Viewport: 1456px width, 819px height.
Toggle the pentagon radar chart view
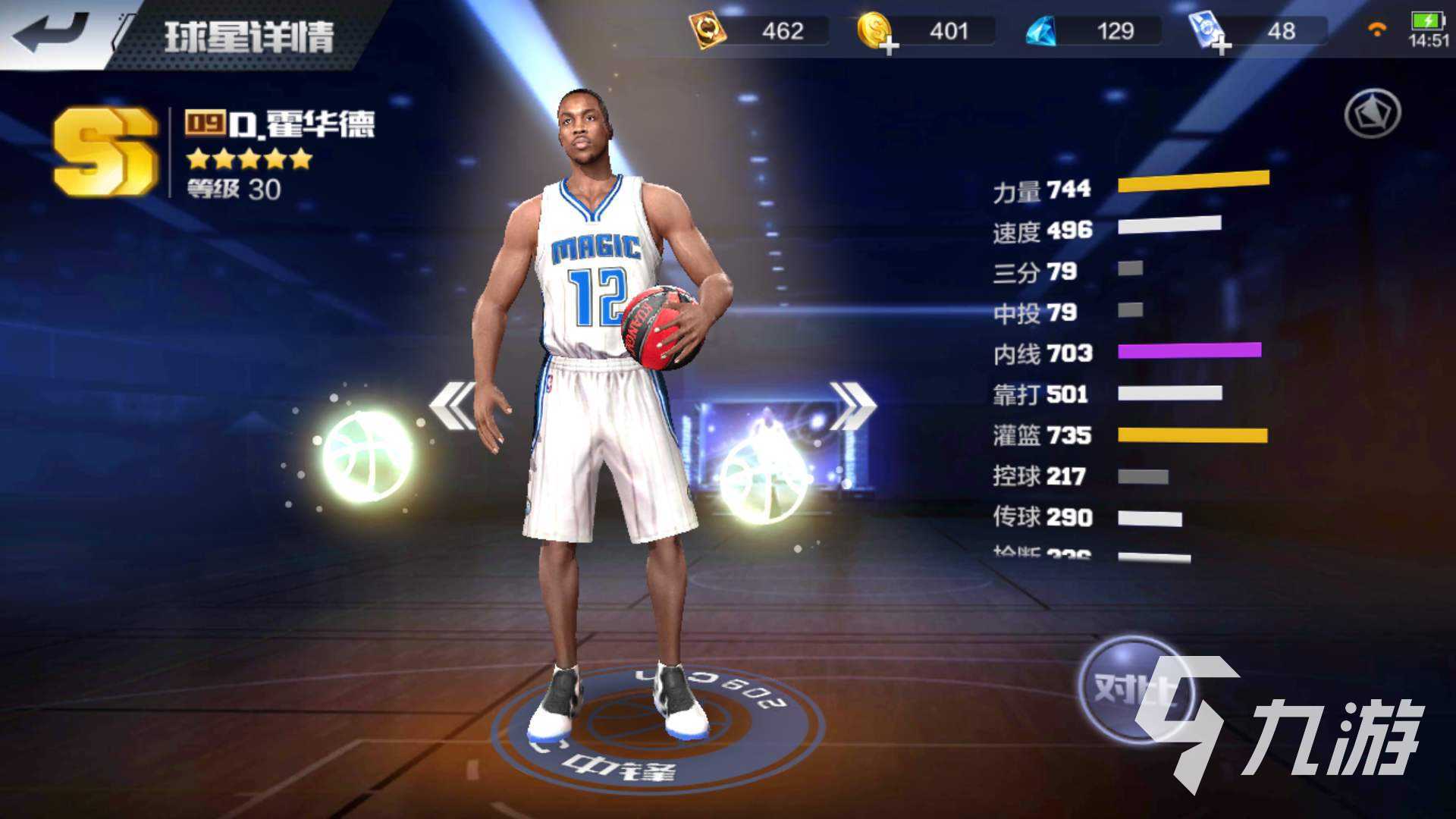click(1373, 114)
